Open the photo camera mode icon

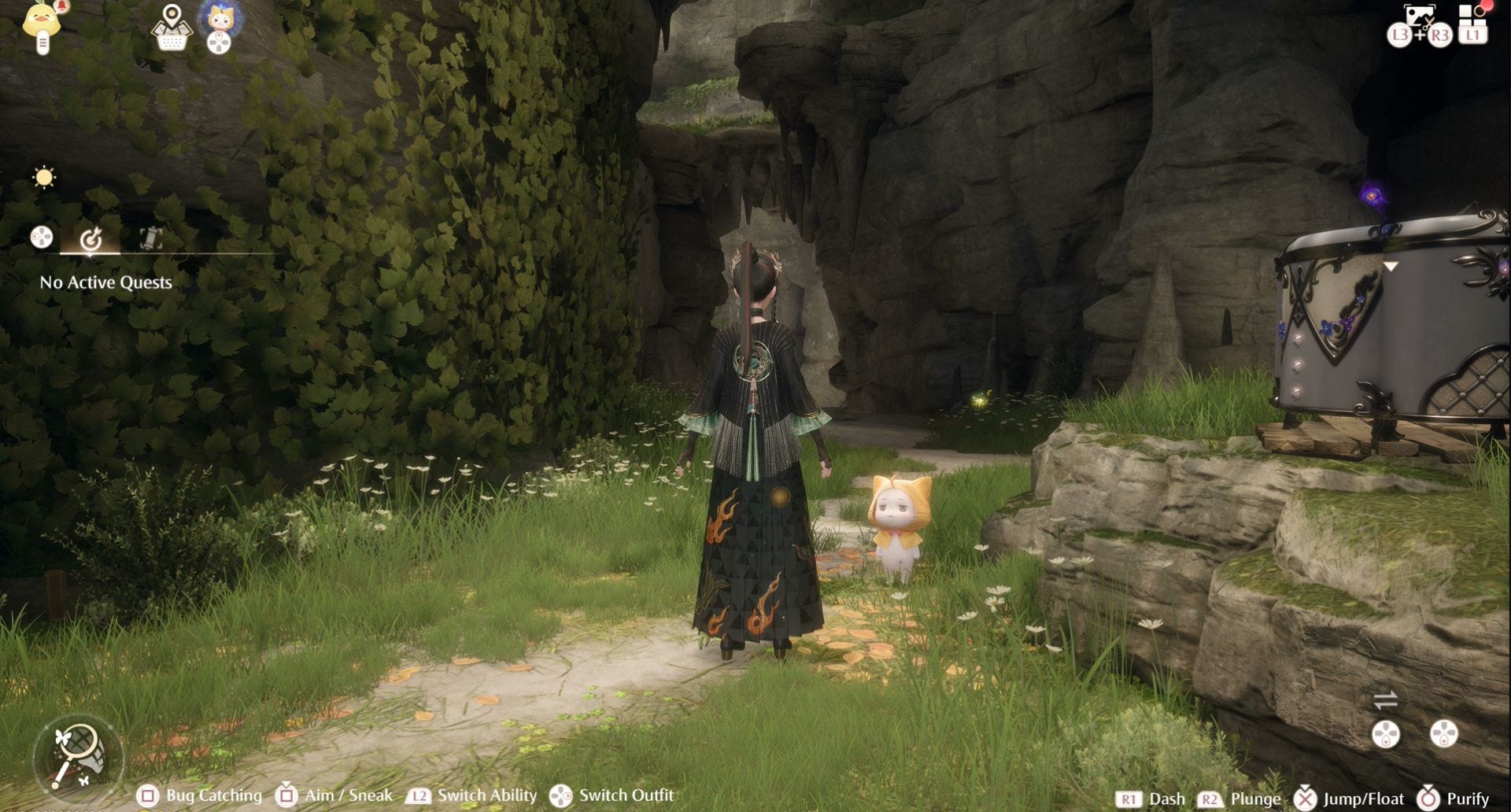point(1420,16)
